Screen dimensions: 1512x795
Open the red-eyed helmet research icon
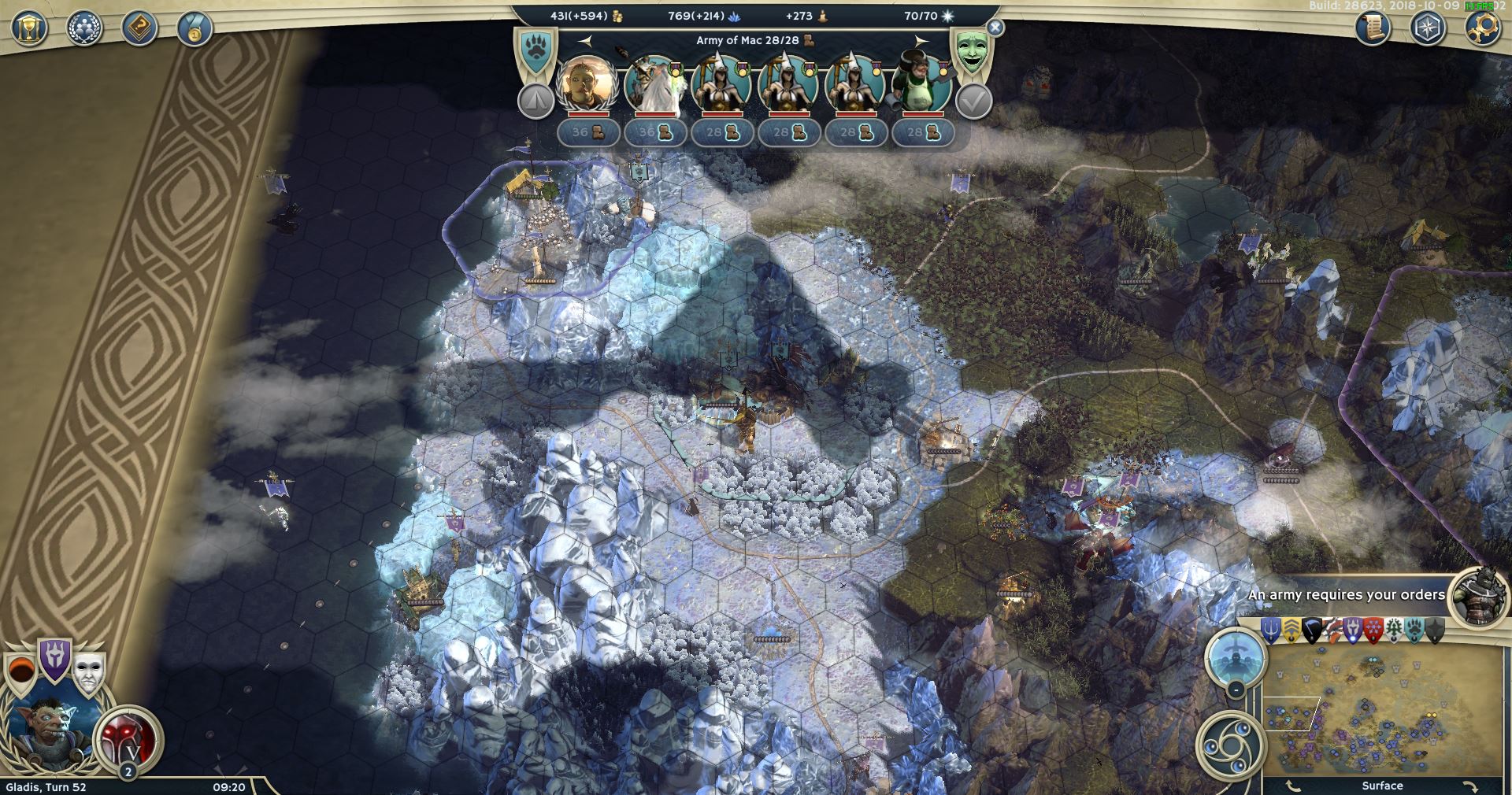[128, 738]
